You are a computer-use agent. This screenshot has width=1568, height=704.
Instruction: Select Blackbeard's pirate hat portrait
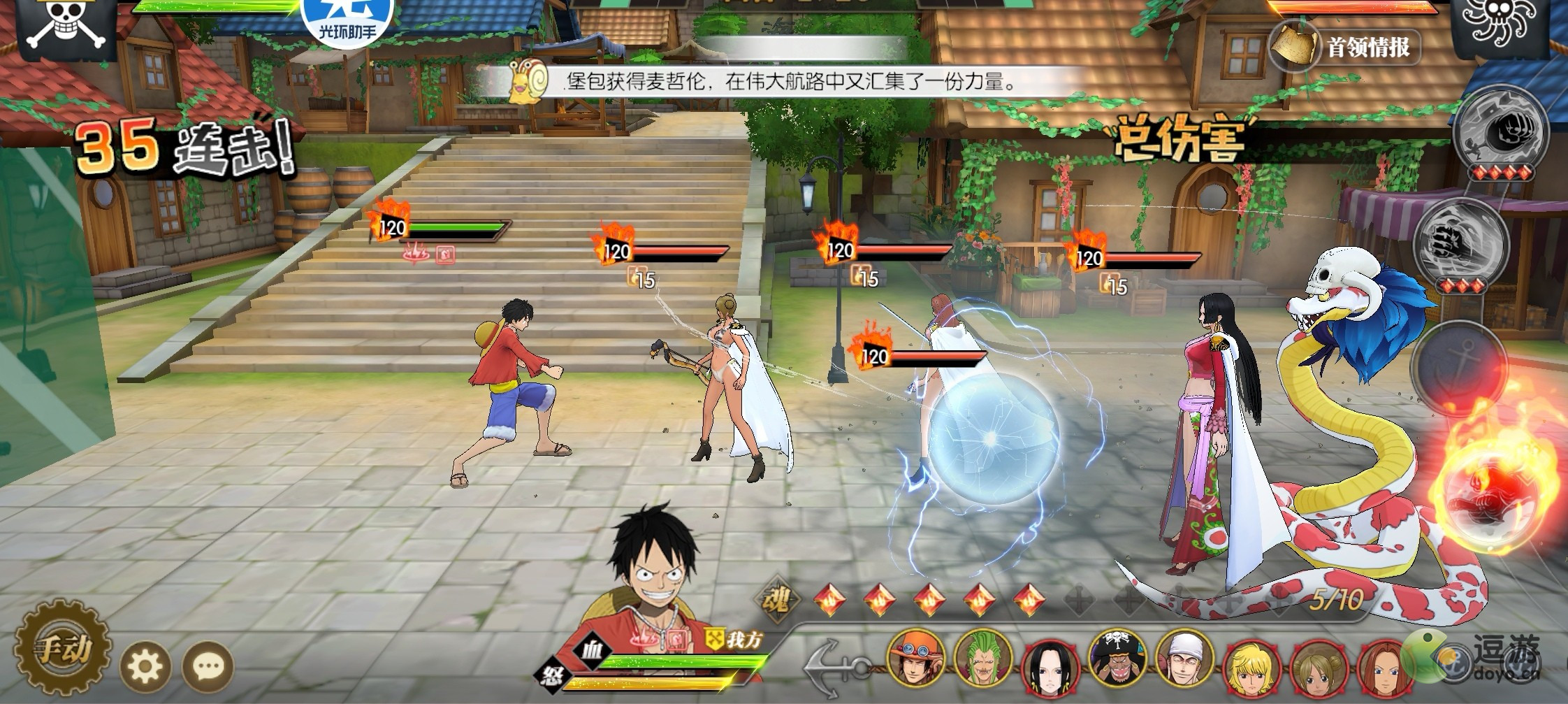pos(1117,660)
